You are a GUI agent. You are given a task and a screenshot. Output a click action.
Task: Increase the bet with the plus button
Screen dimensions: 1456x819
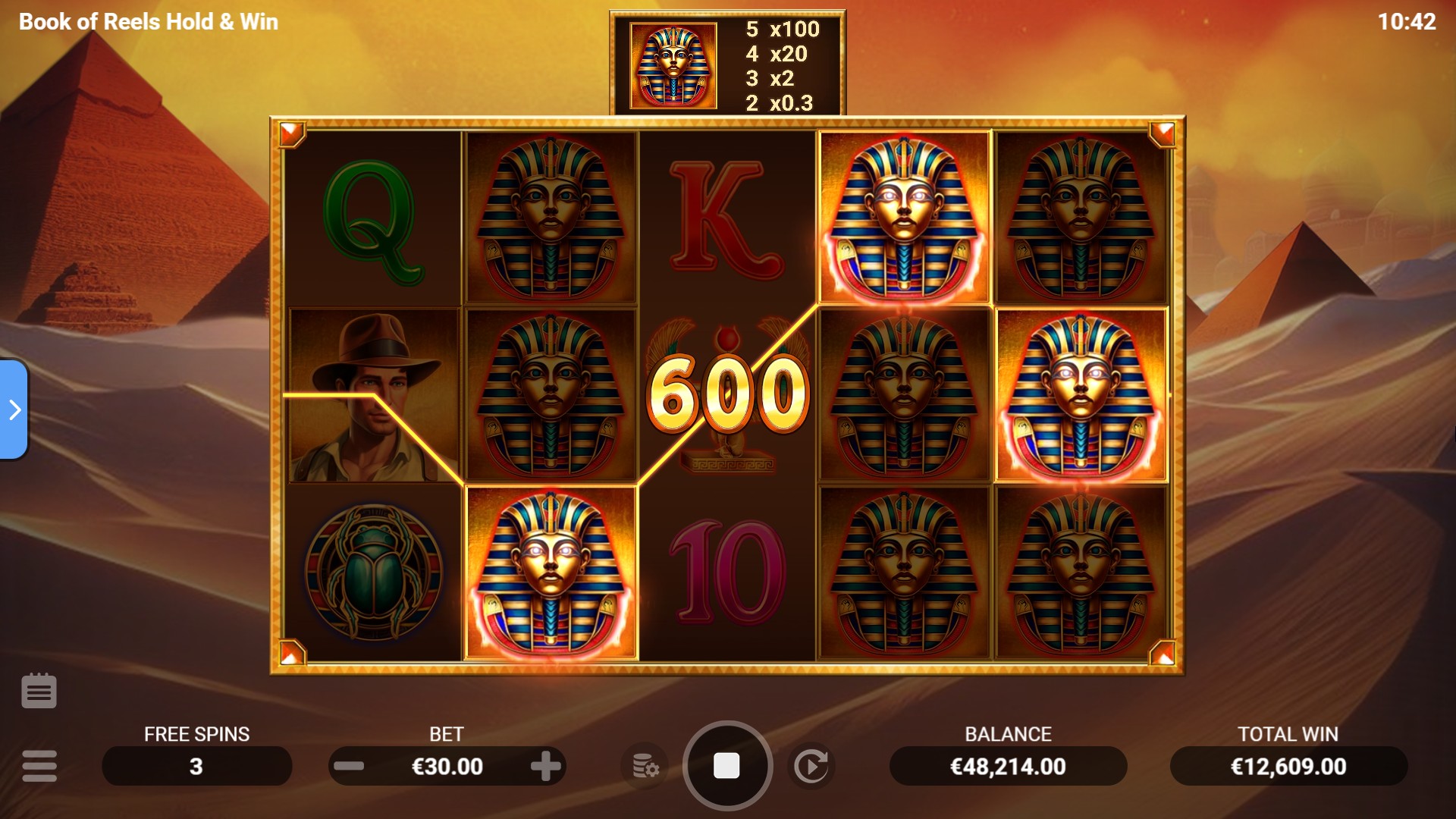coord(545,766)
